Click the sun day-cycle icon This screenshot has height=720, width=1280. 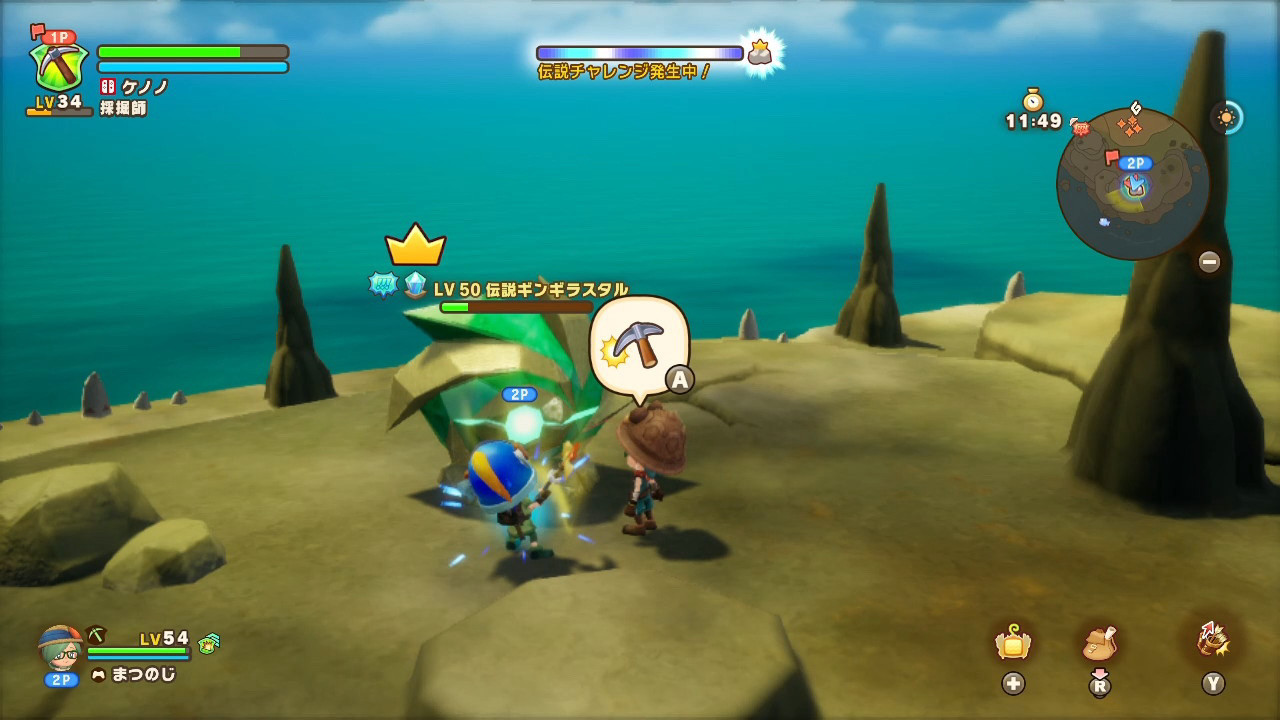1226,117
